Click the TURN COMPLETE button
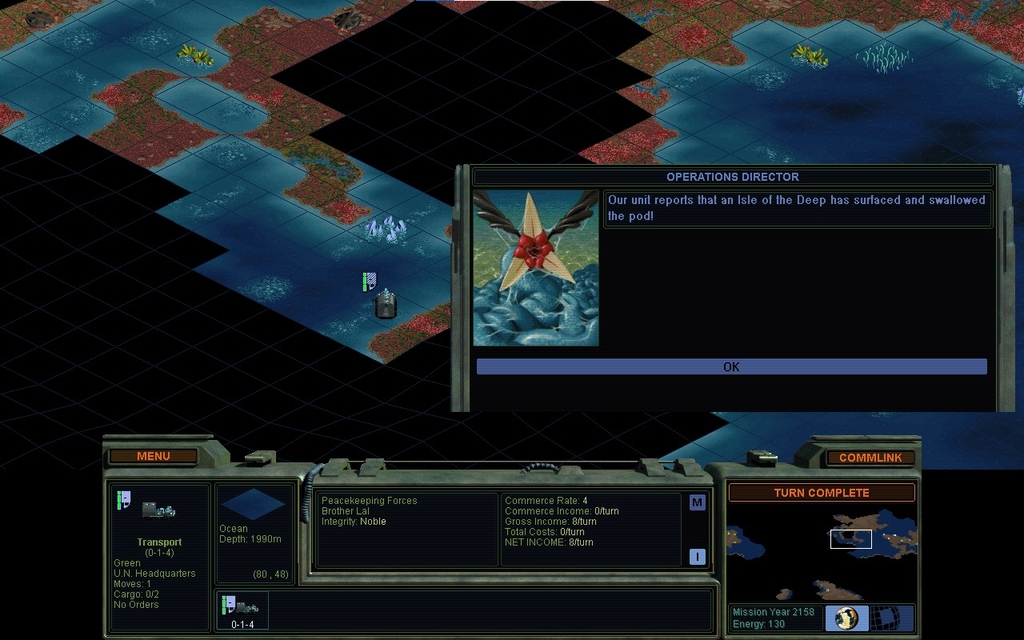This screenshot has width=1024, height=640. point(821,492)
